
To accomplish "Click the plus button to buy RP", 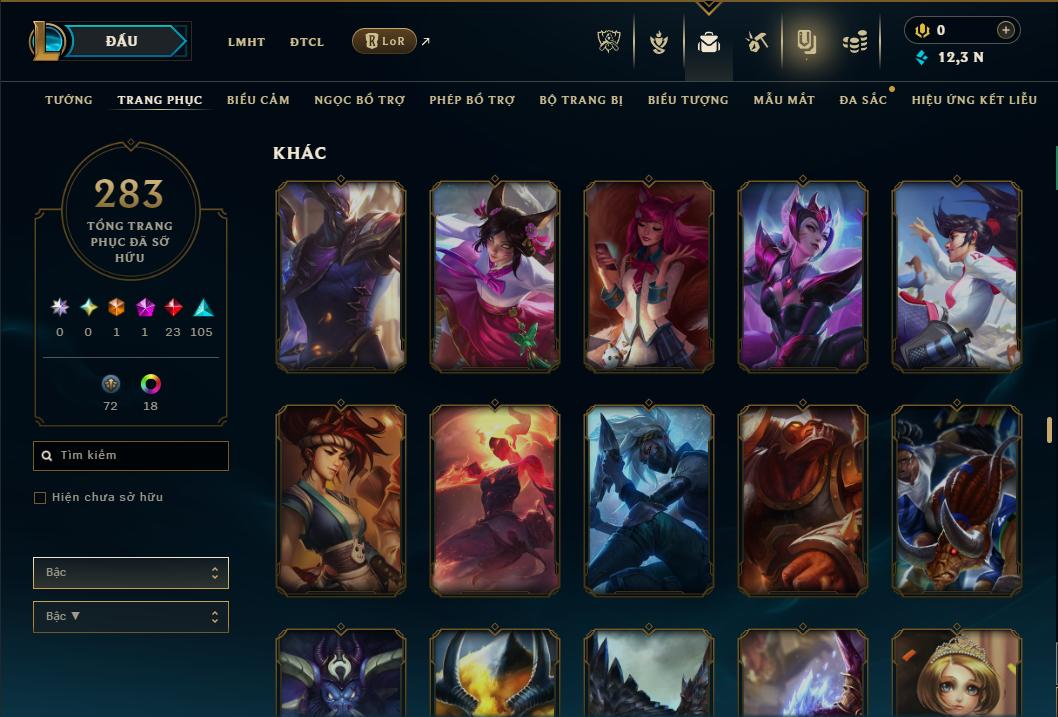I will coord(1006,30).
